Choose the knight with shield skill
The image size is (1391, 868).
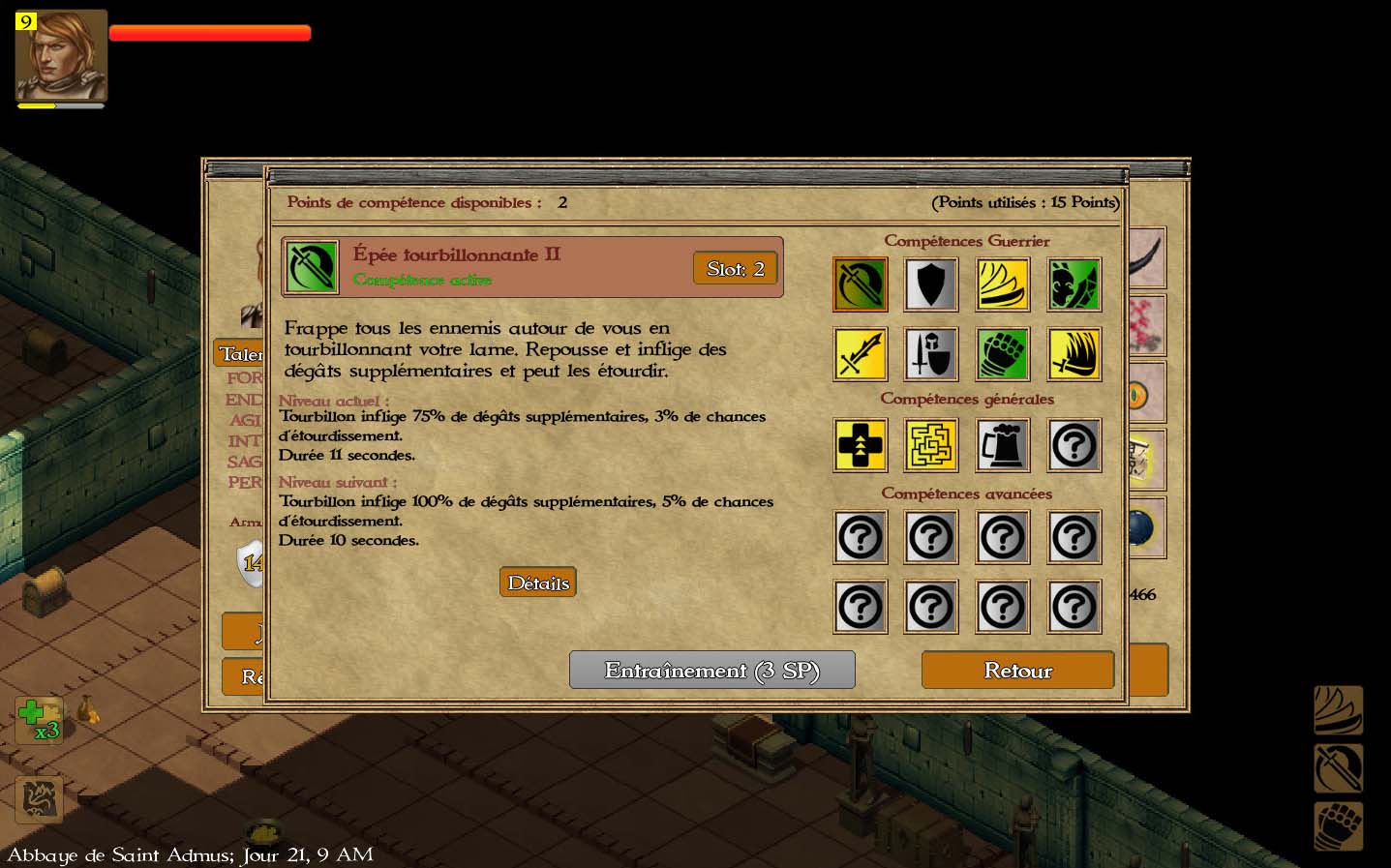click(x=931, y=354)
